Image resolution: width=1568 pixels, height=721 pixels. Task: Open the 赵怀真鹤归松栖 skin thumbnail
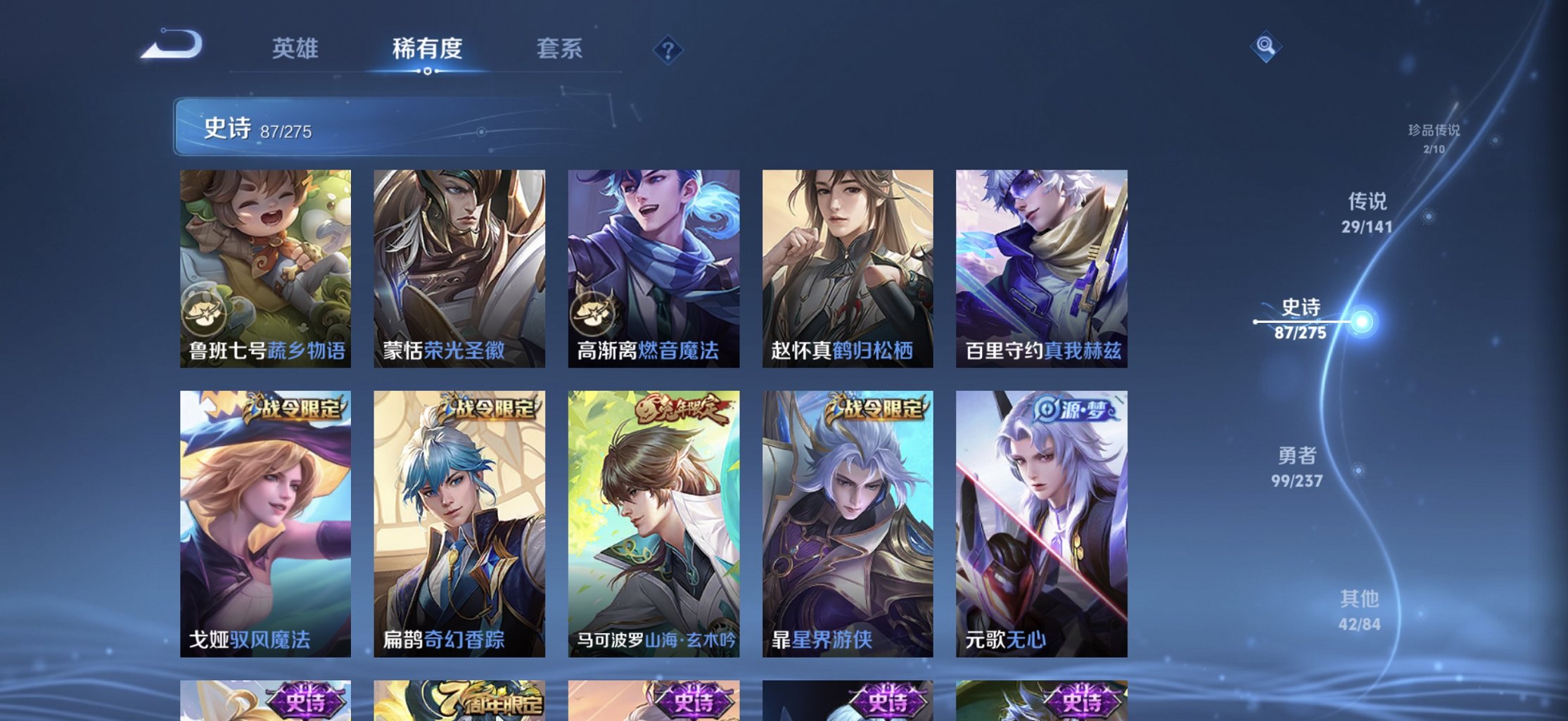point(848,267)
